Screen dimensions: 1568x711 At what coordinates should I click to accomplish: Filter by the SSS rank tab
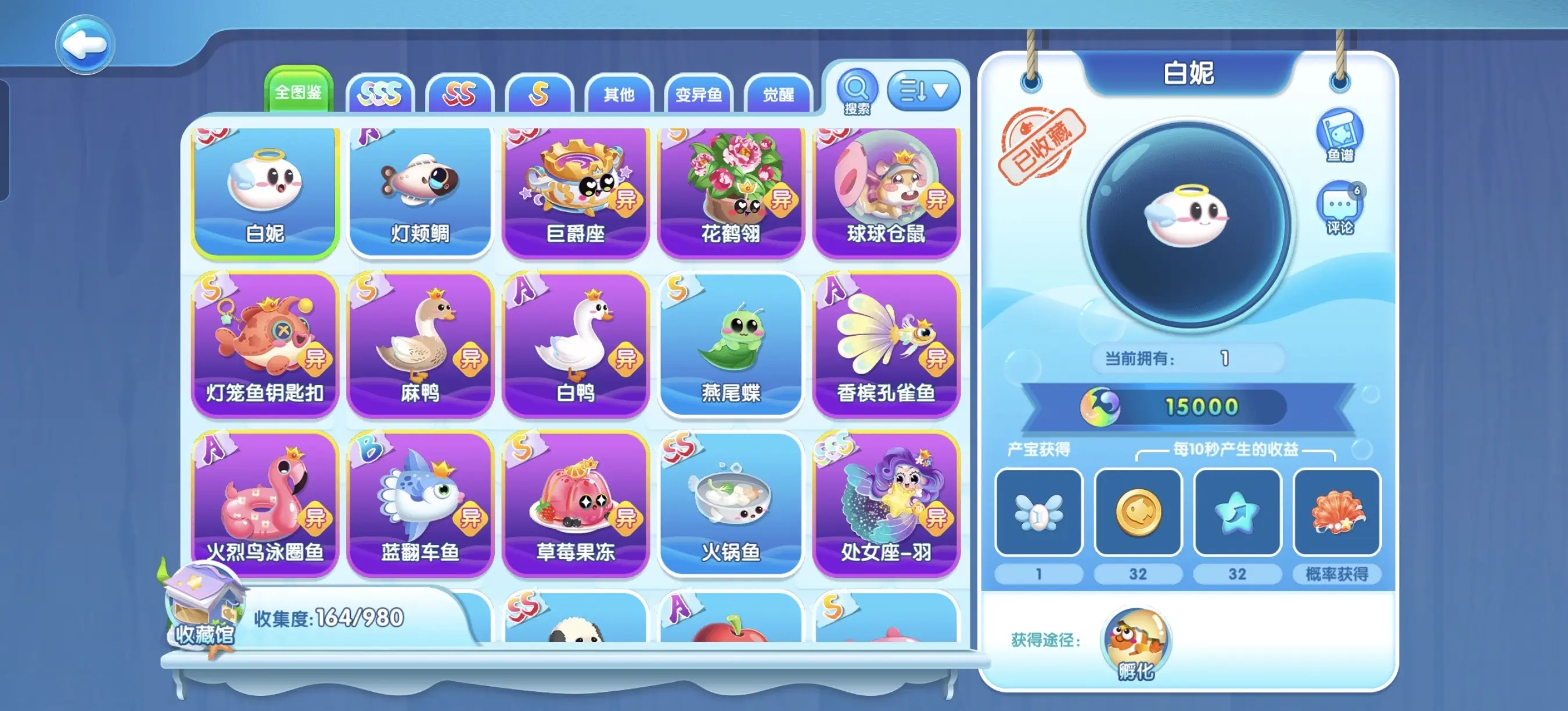click(x=380, y=94)
